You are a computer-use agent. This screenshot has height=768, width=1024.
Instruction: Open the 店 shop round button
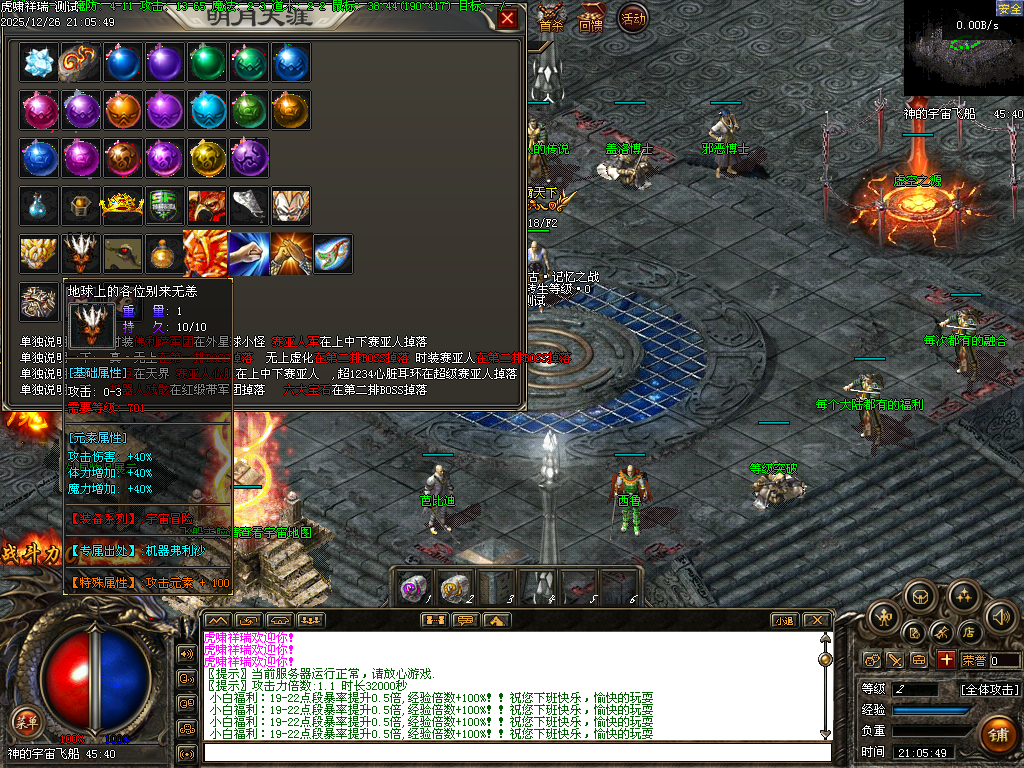point(968,632)
